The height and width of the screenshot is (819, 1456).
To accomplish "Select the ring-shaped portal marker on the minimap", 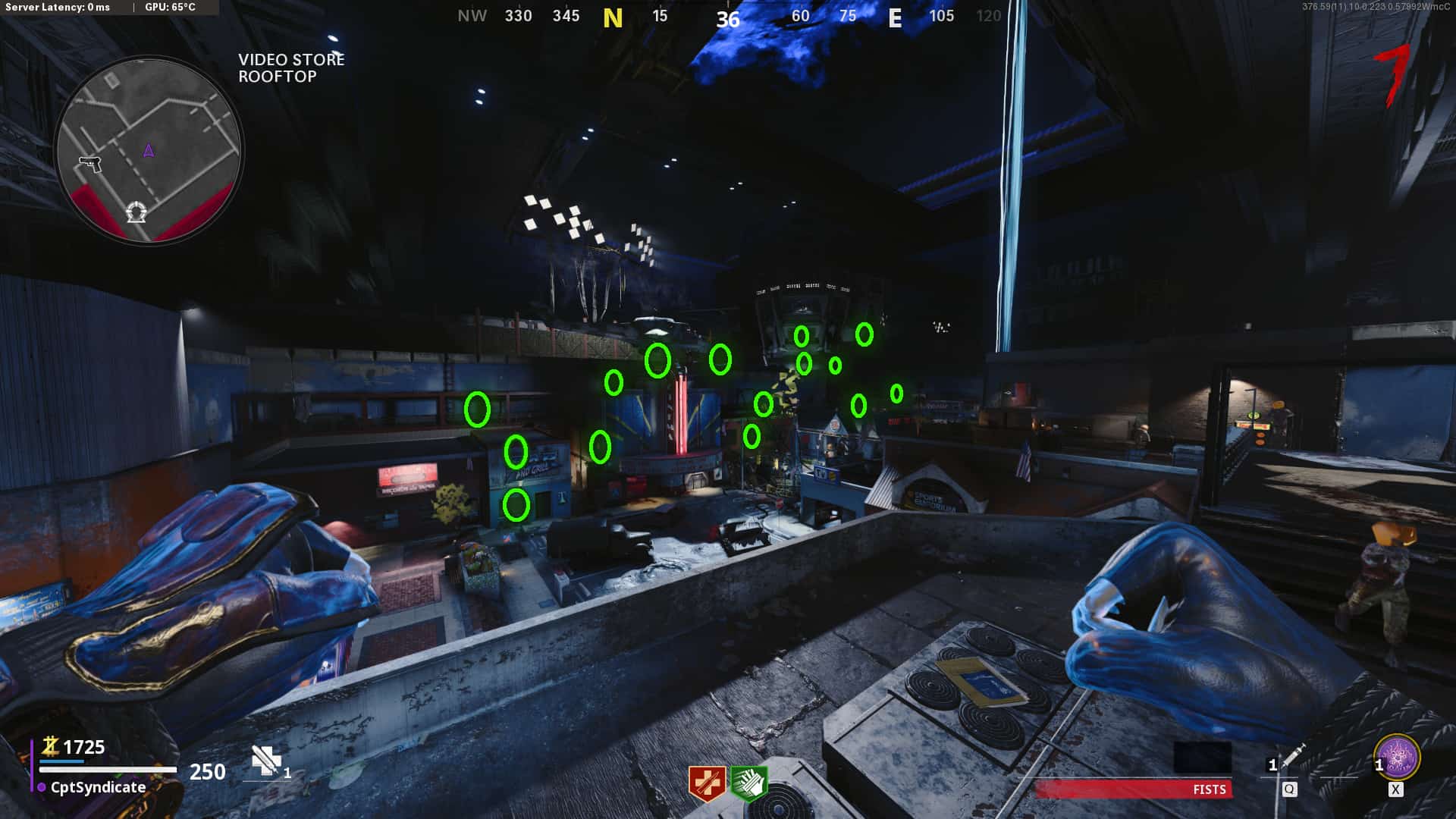I will click(x=136, y=212).
